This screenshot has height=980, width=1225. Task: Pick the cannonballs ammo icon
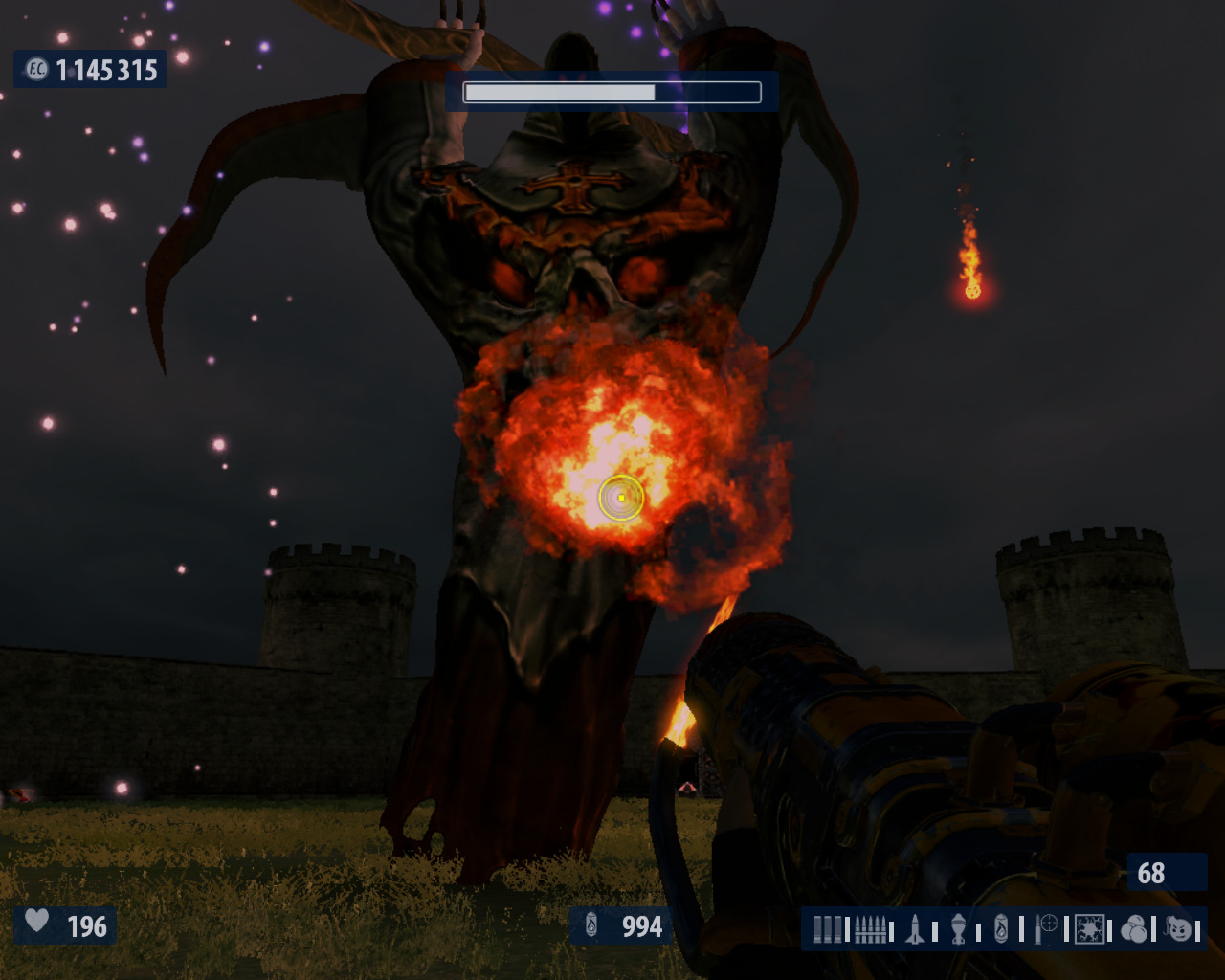(x=1134, y=928)
